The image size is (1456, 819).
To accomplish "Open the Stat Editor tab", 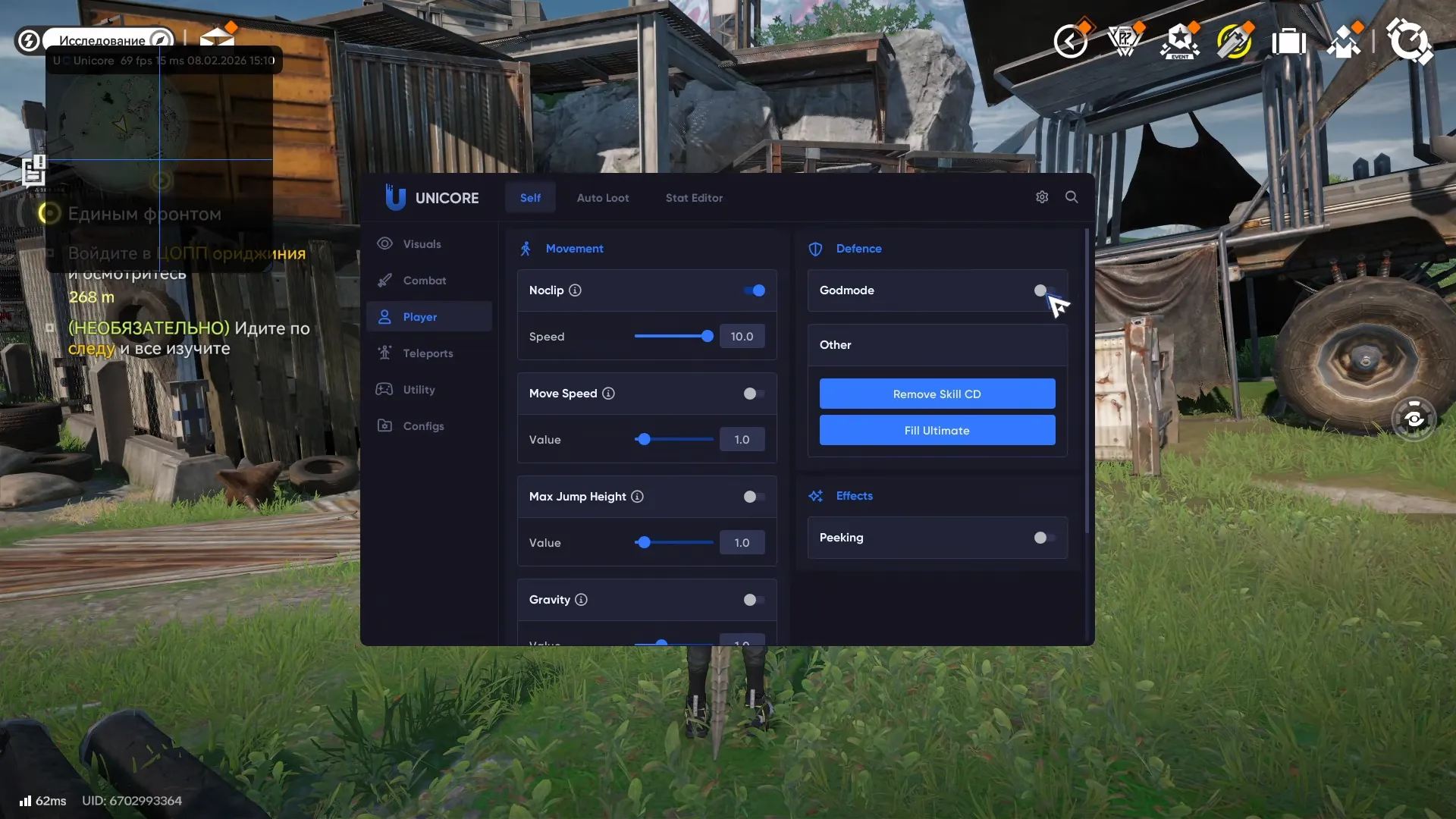I will click(x=694, y=197).
